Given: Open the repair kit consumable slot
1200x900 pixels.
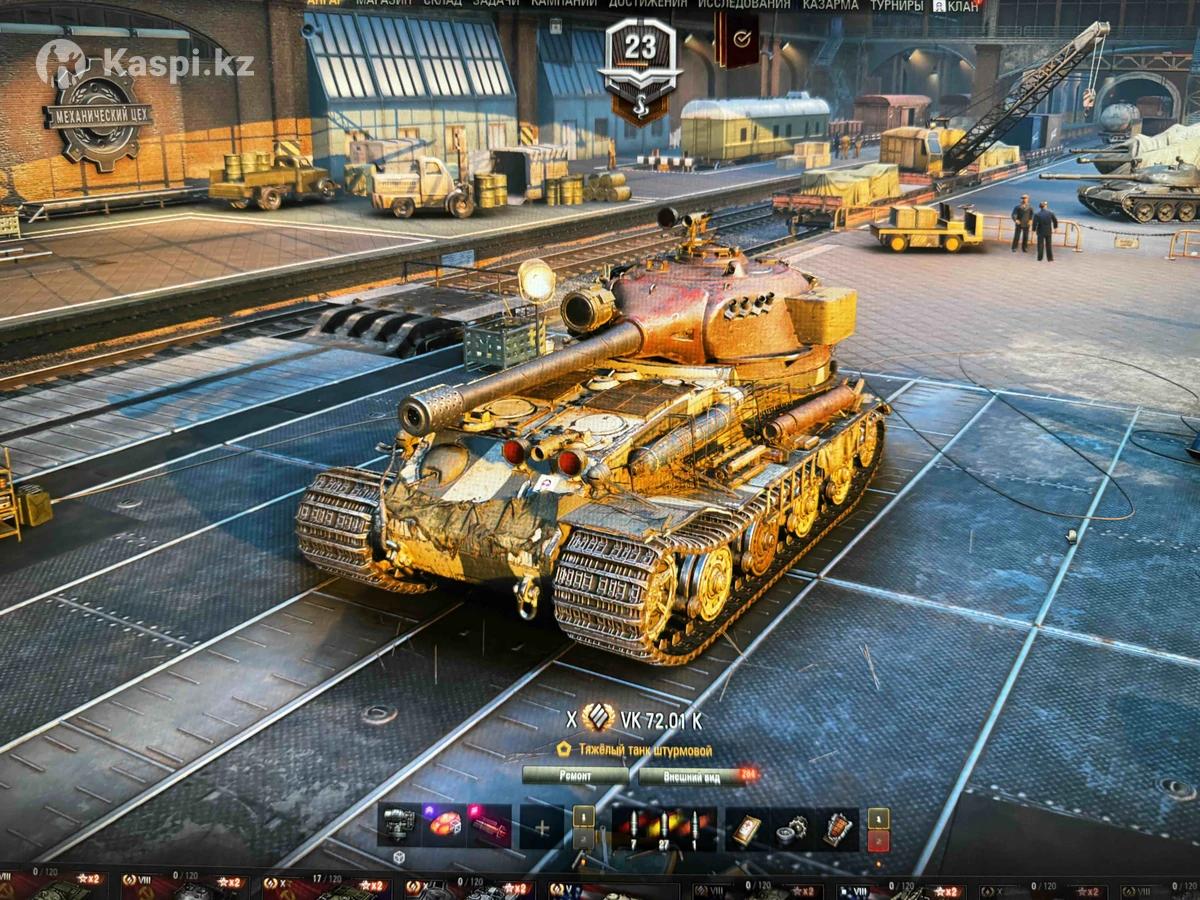Looking at the screenshot, I should tap(793, 828).
